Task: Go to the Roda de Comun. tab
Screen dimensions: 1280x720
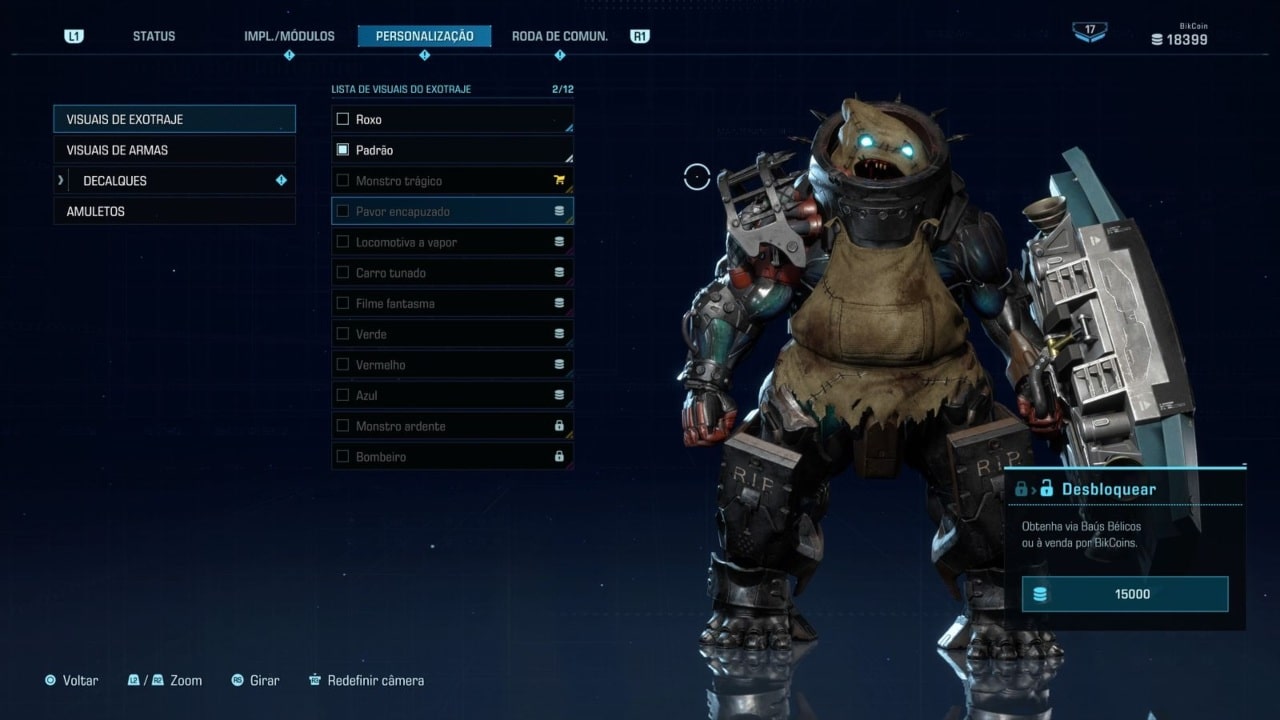Action: tap(559, 36)
